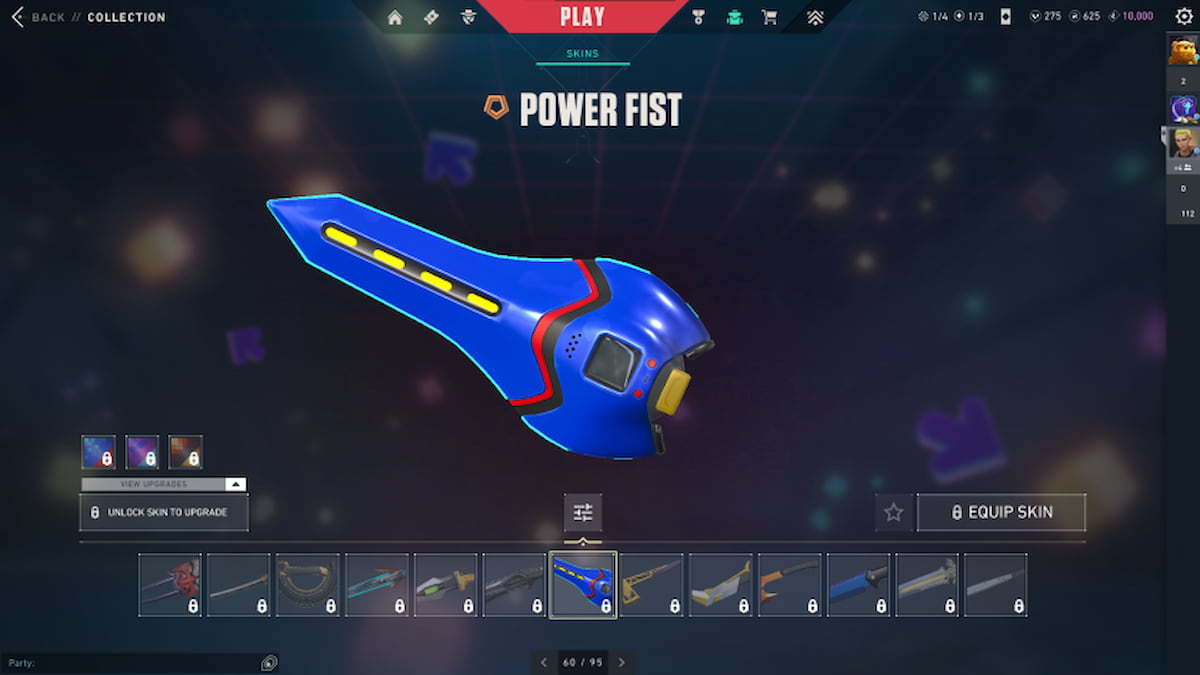Click Unlock Skin to Upgrade
The image size is (1200, 675).
(164, 512)
